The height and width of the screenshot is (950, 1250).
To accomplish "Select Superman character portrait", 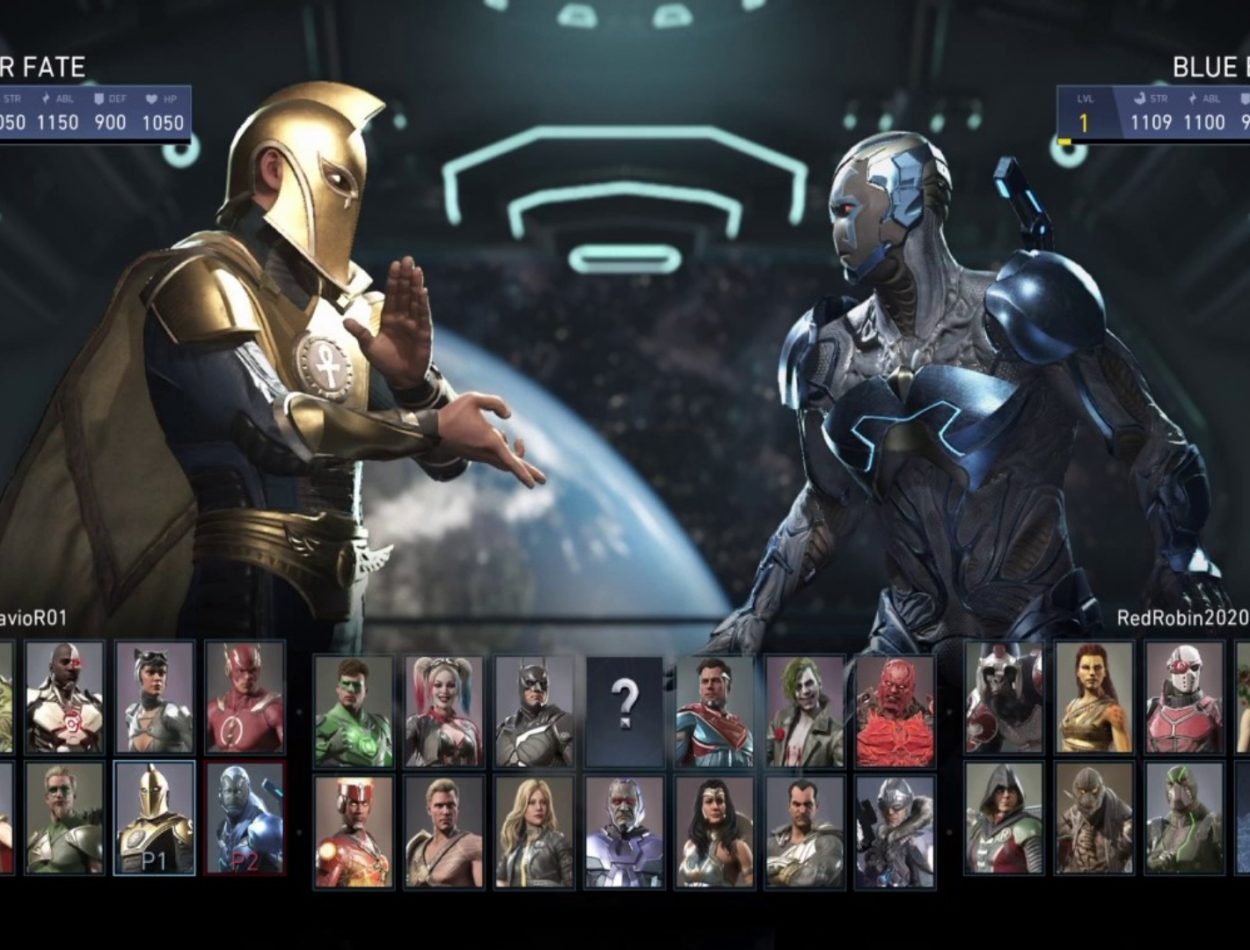I will (x=714, y=711).
